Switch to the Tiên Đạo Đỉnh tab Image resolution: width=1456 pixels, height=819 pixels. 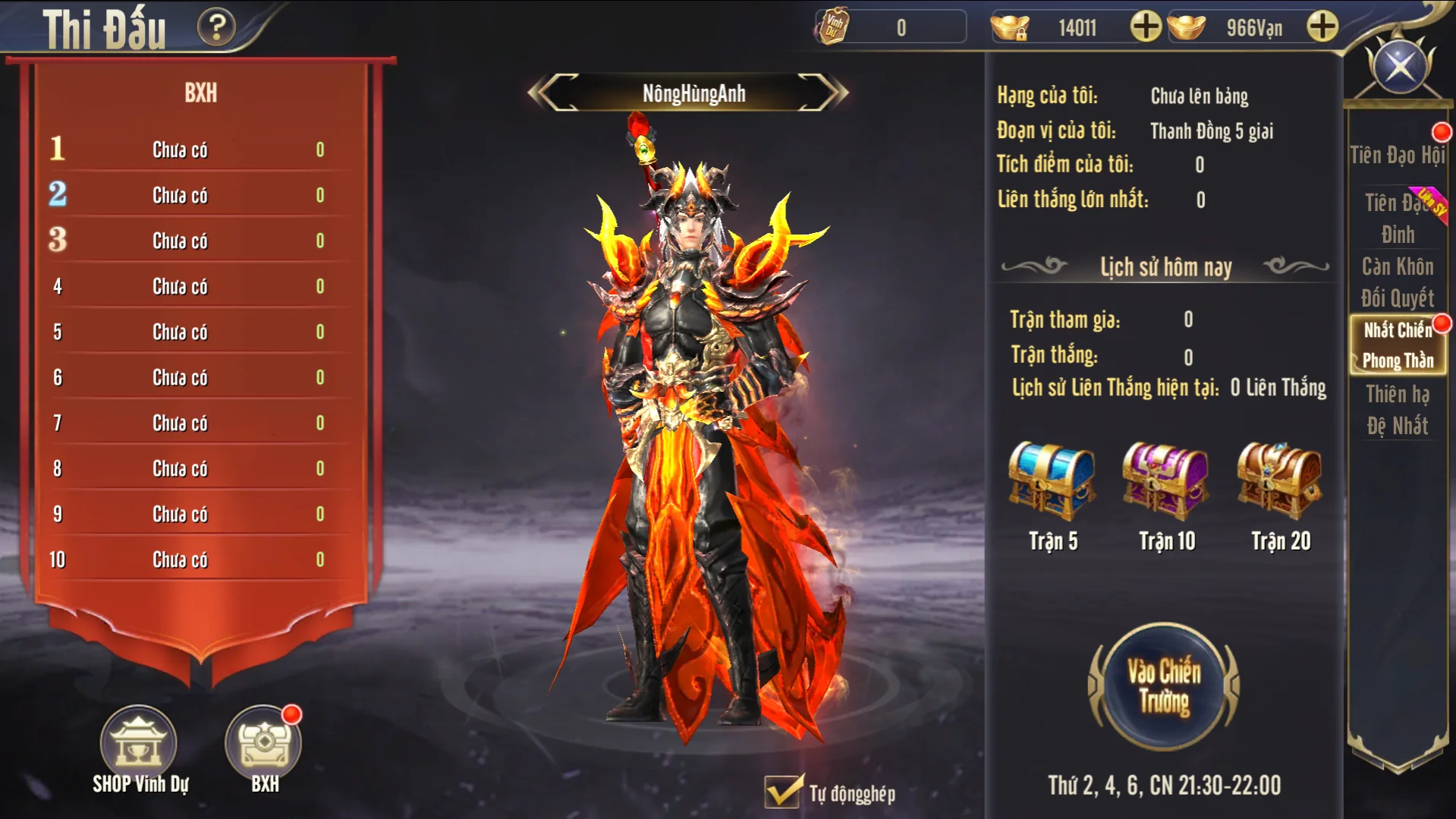coord(1397,219)
